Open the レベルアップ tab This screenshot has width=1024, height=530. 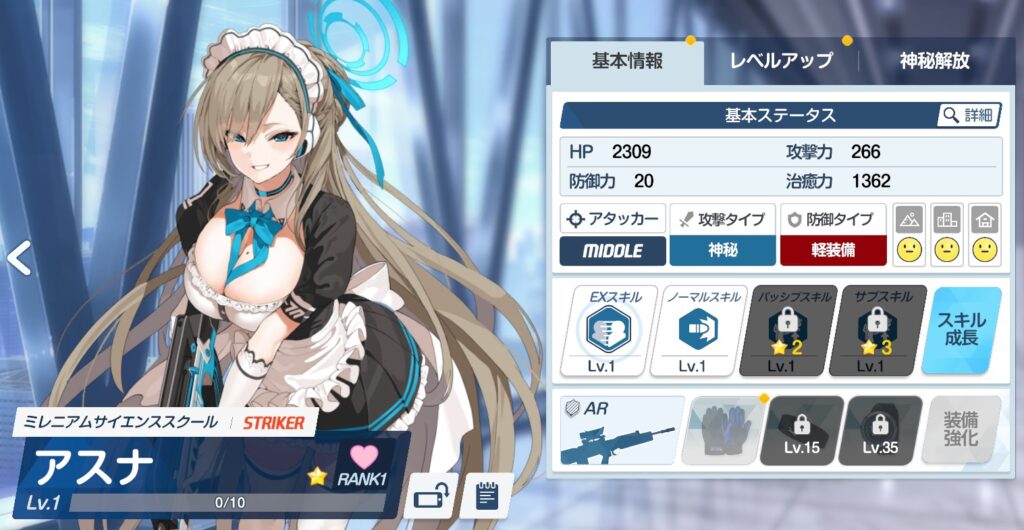click(781, 61)
